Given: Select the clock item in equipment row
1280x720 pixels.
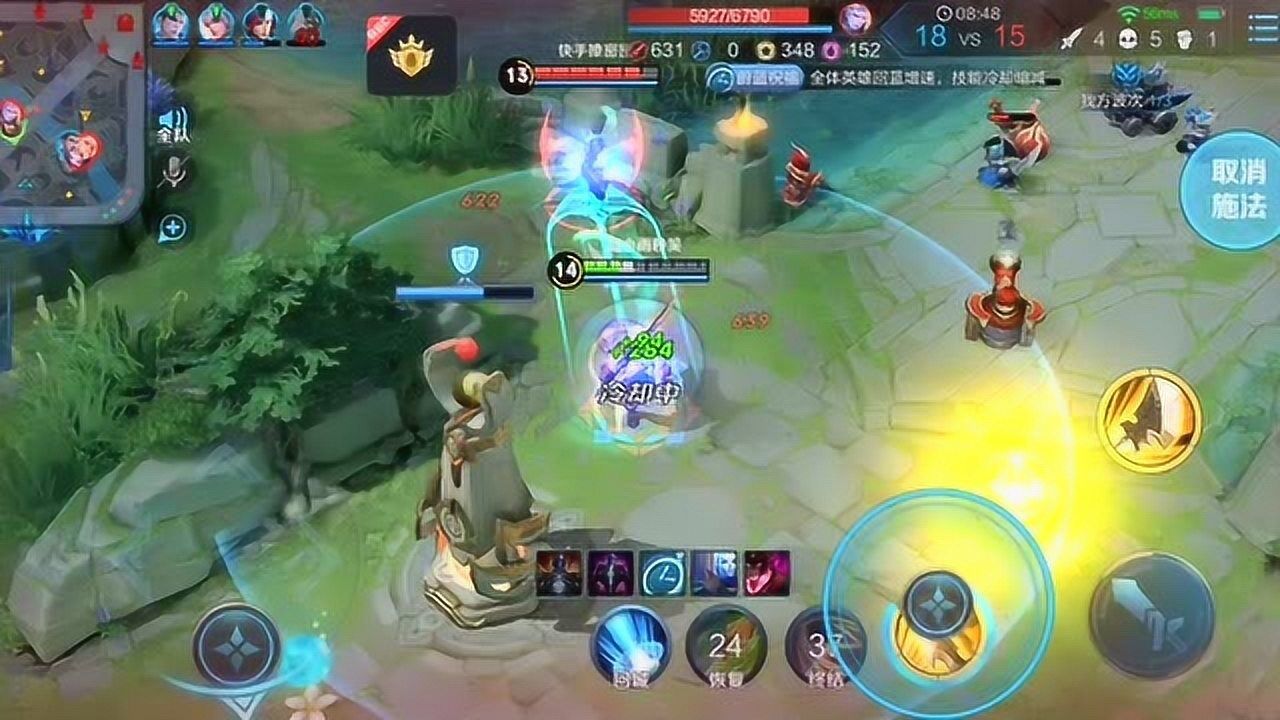Looking at the screenshot, I should coord(661,573).
